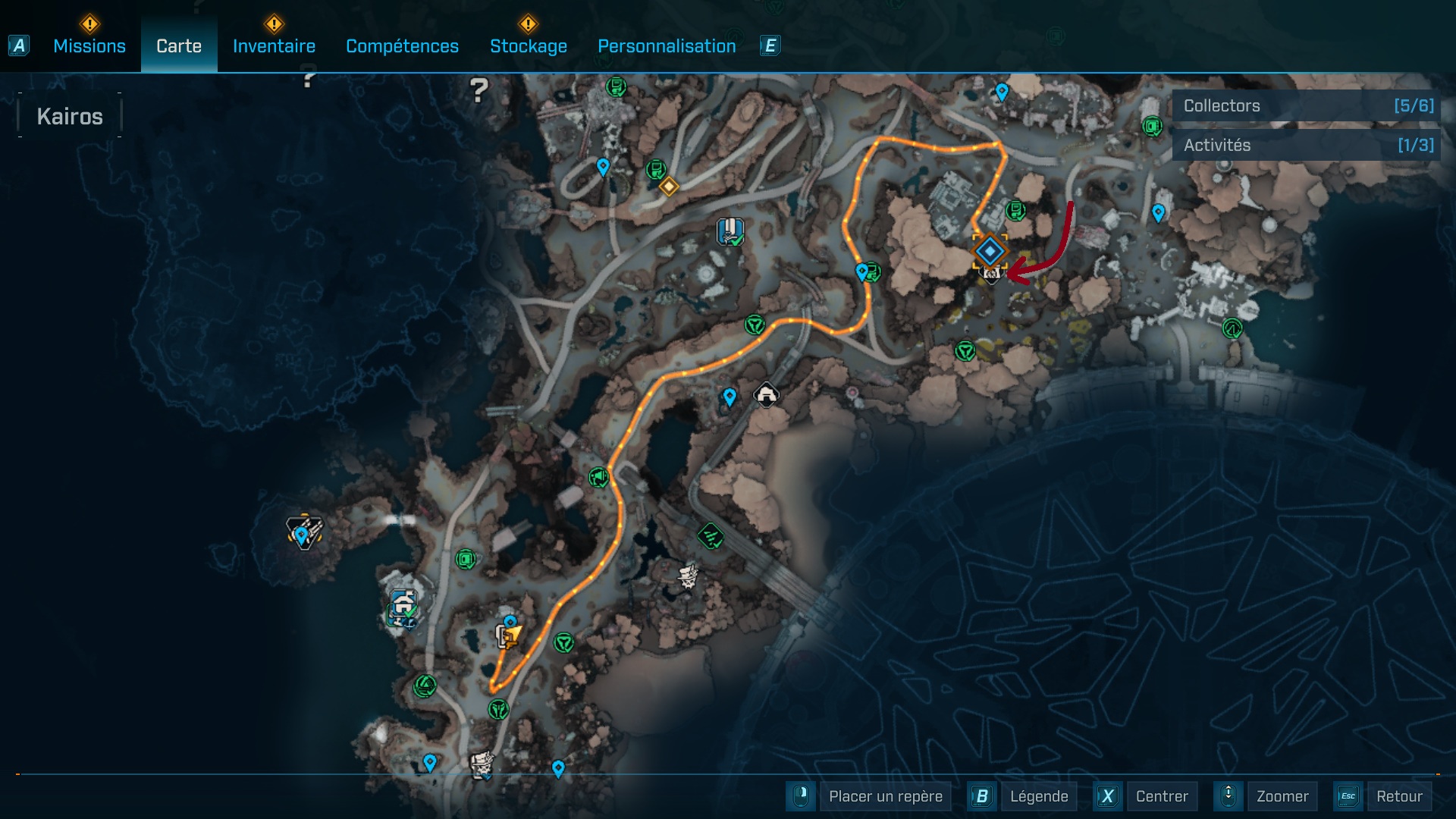The image size is (1456, 819).
Task: Click Placer un repère option
Action: pyautogui.click(x=885, y=796)
